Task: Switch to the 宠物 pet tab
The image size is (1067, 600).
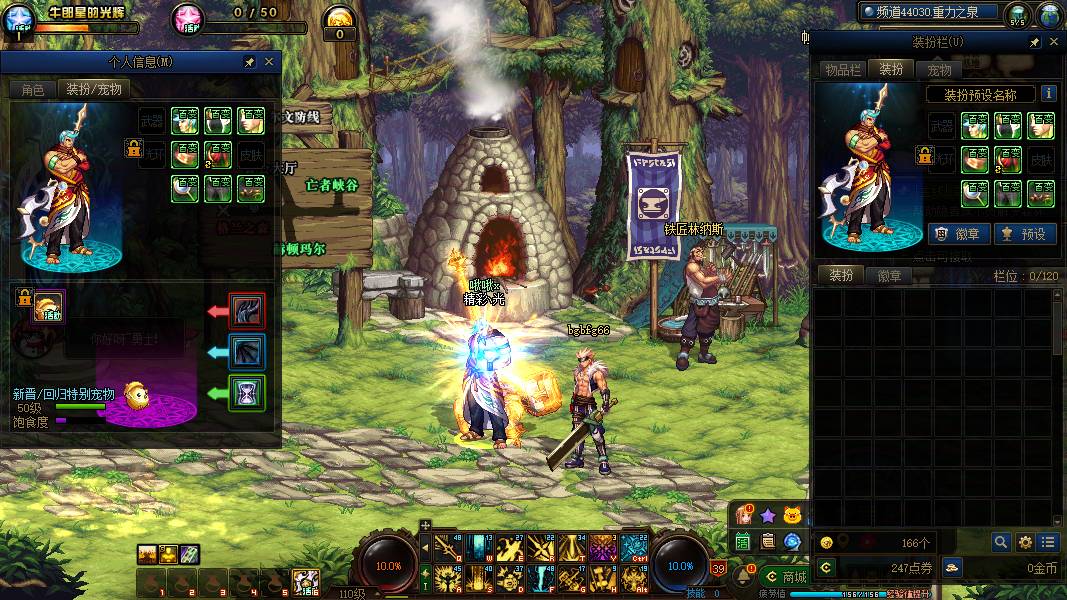Action: click(x=939, y=69)
